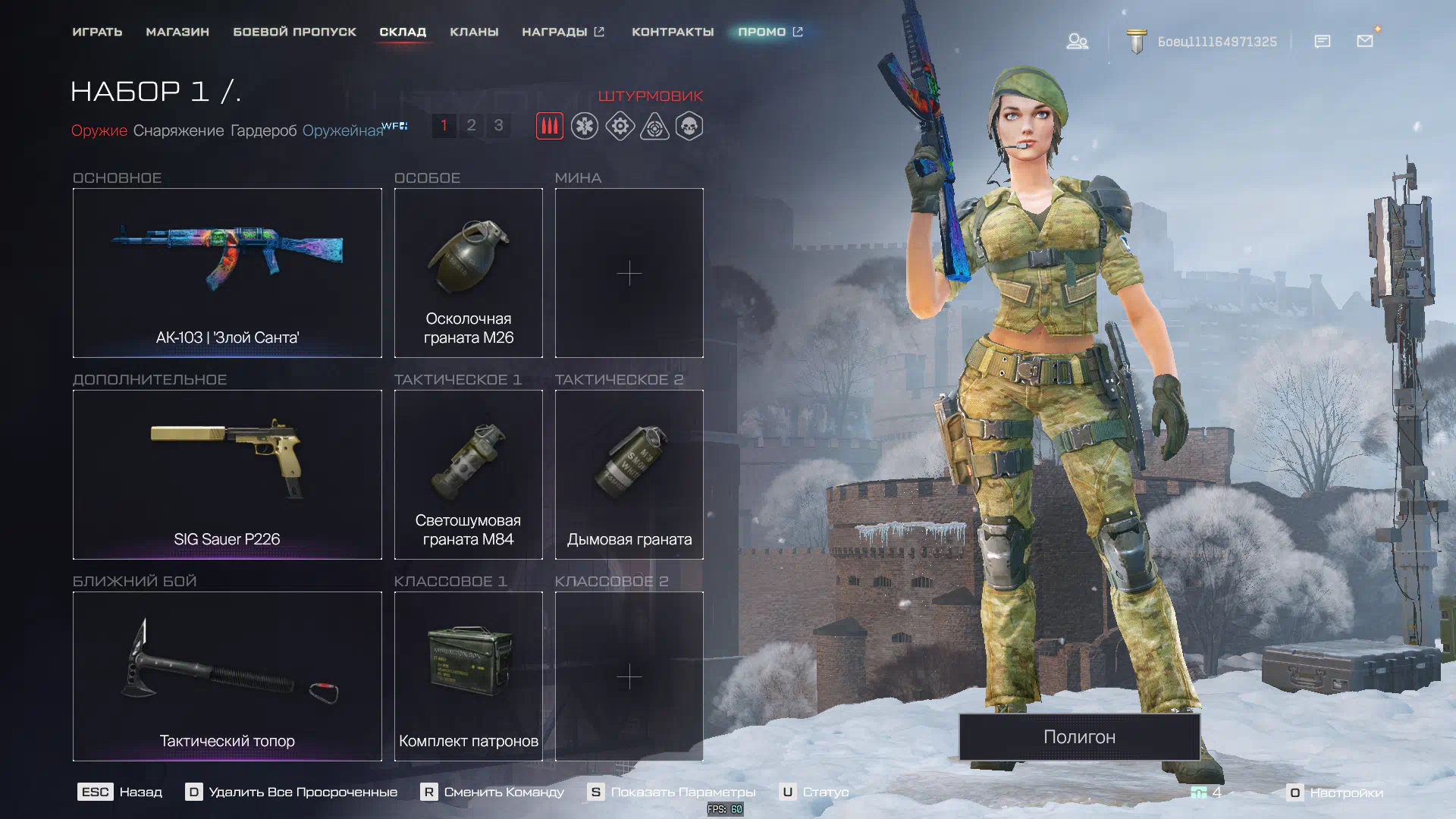Open the SIG Sauer P226 sidearm slot
Image resolution: width=1456 pixels, height=819 pixels.
pos(227,475)
